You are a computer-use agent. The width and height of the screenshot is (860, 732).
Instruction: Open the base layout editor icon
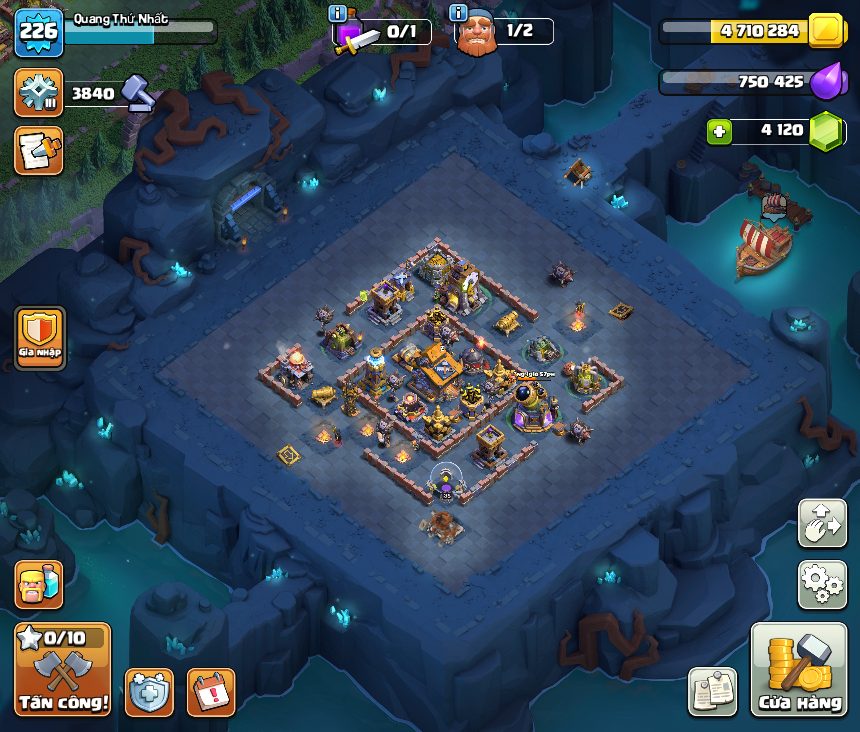821,524
